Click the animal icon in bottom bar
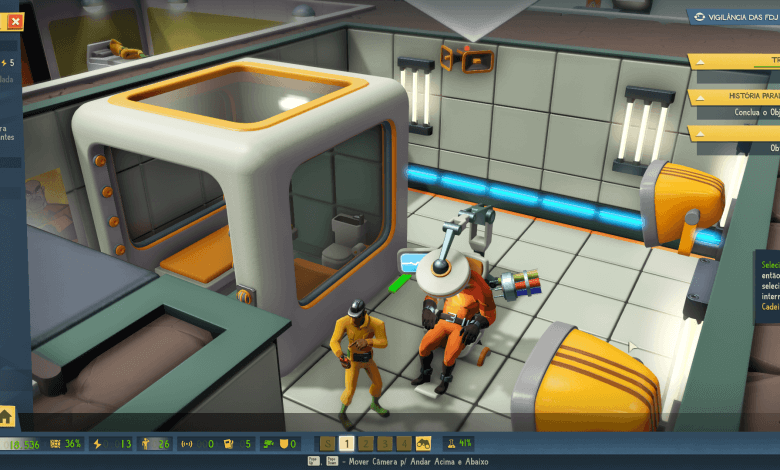Viewport: 780px width, 470px height. pos(424,443)
